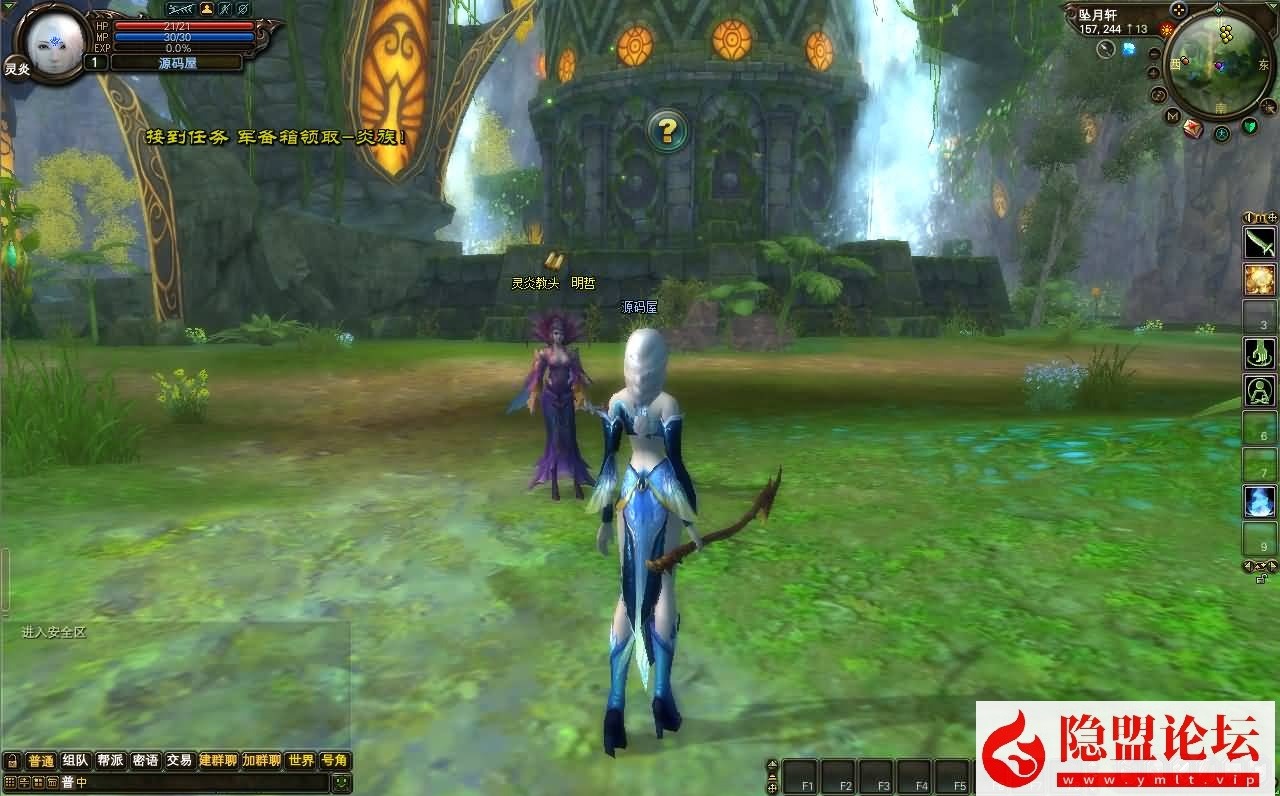Click the chat input field at bottom
Viewport: 1280px width, 796px height.
(200, 783)
